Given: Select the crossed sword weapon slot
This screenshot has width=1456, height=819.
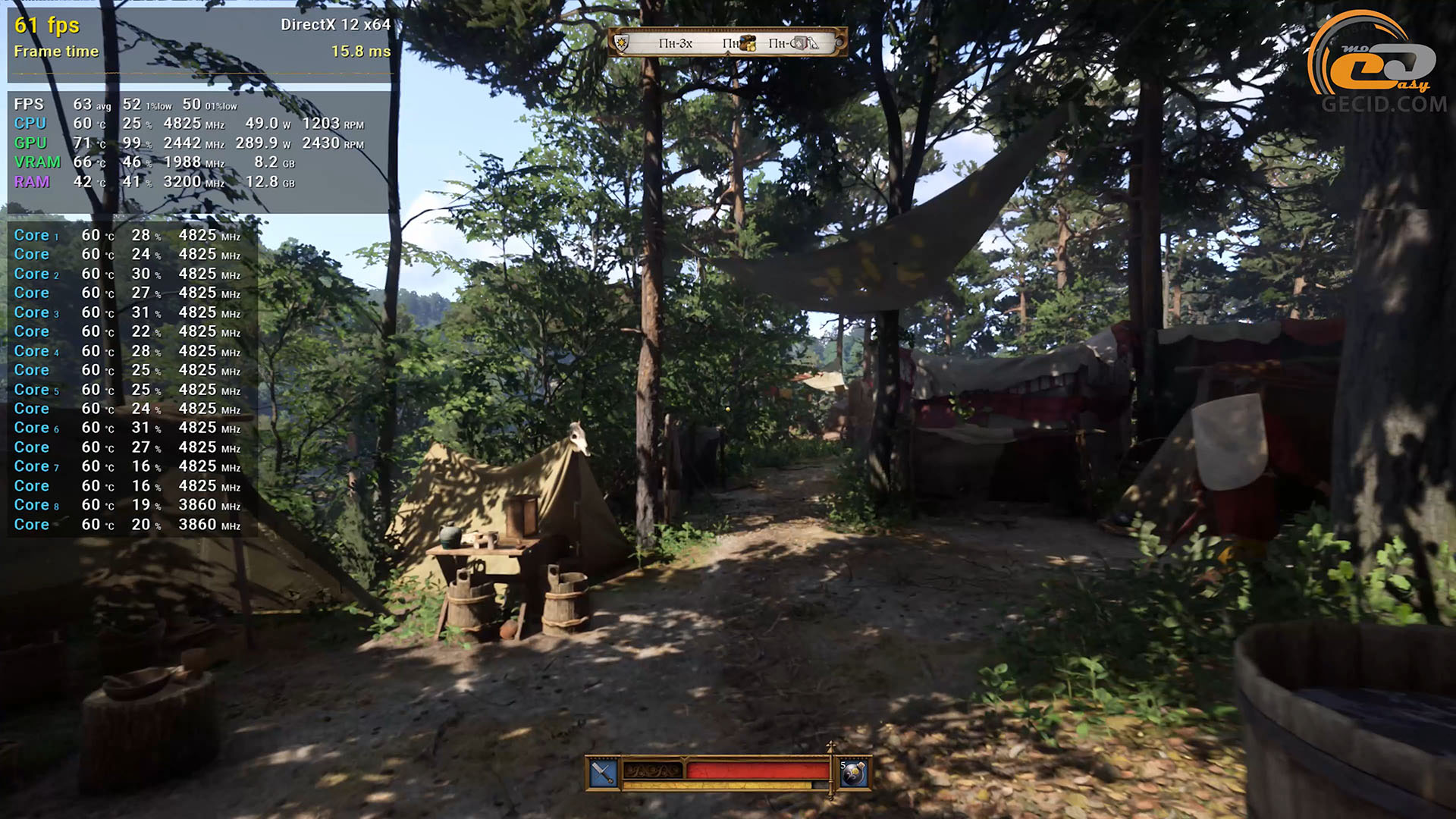Looking at the screenshot, I should pos(604,773).
